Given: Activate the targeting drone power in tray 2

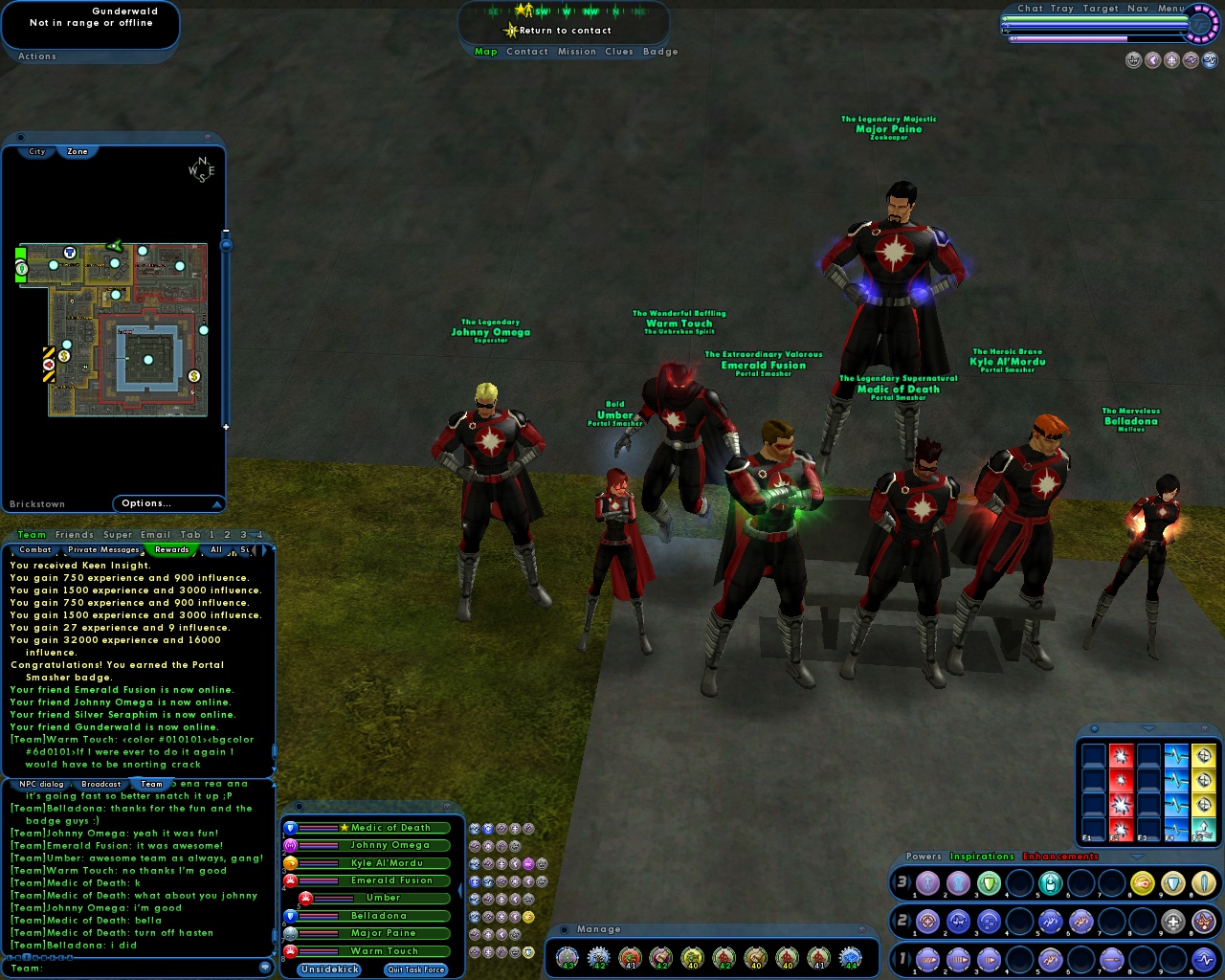Looking at the screenshot, I should pos(926,921).
